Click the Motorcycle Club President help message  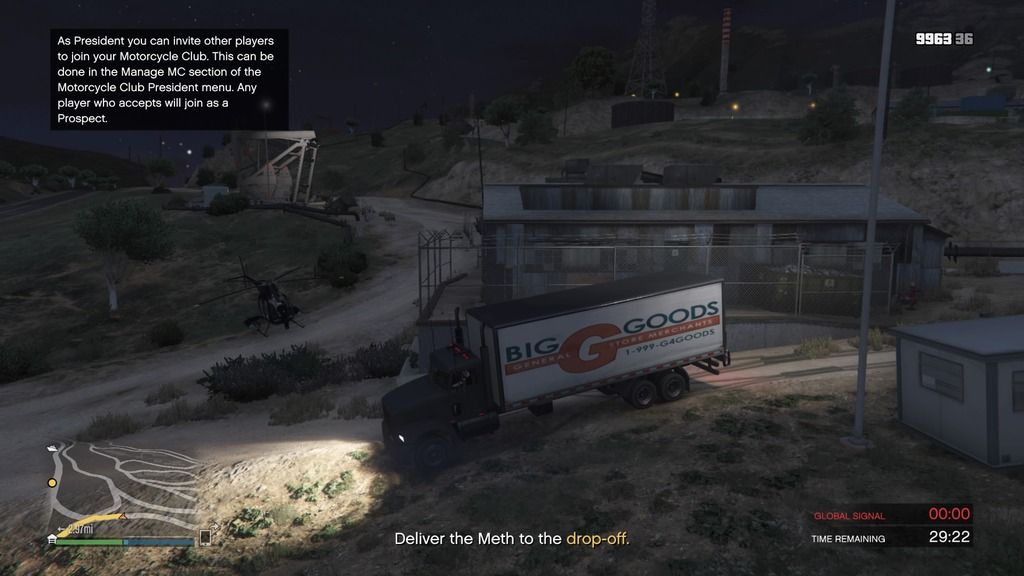(x=169, y=80)
